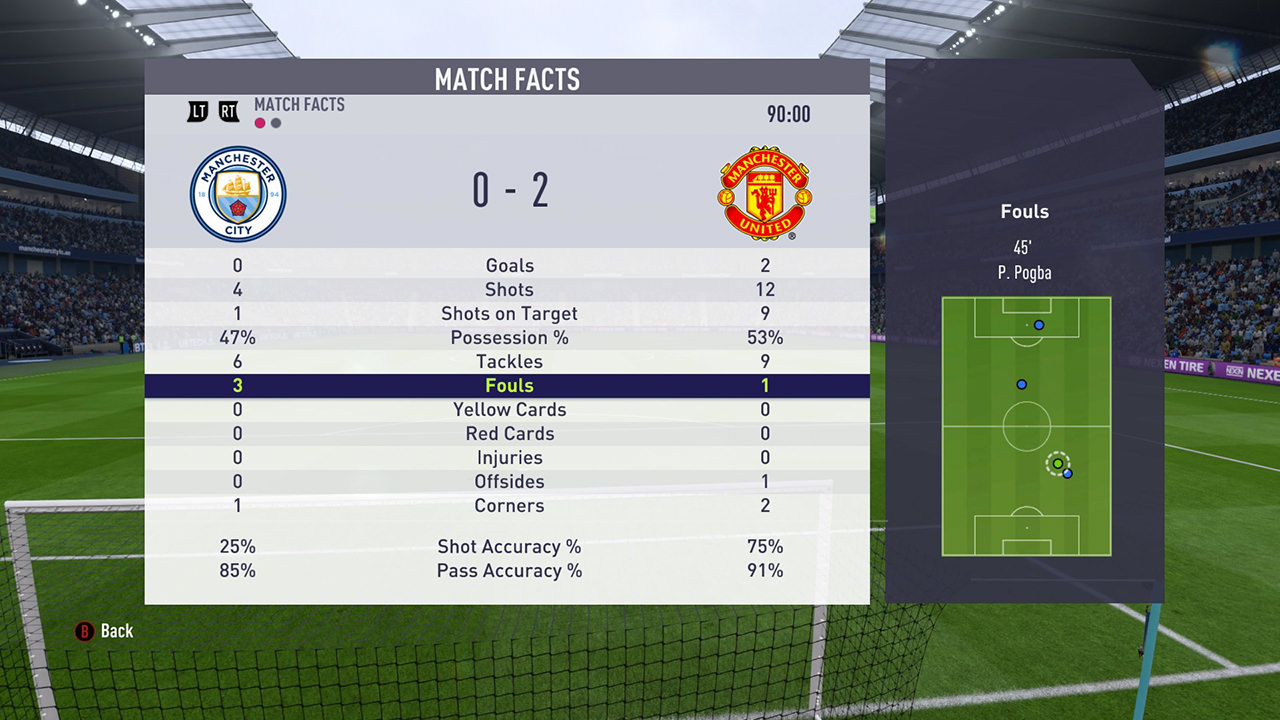Select the Possession % row
The width and height of the screenshot is (1280, 720).
(509, 338)
